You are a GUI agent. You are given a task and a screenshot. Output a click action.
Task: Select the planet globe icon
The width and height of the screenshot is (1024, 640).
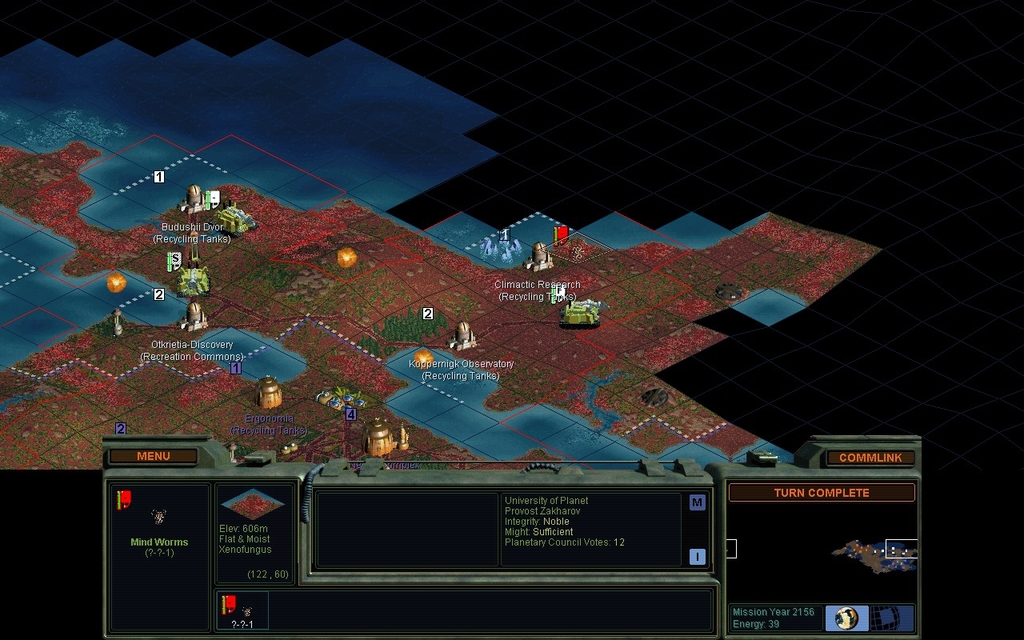(x=846, y=617)
